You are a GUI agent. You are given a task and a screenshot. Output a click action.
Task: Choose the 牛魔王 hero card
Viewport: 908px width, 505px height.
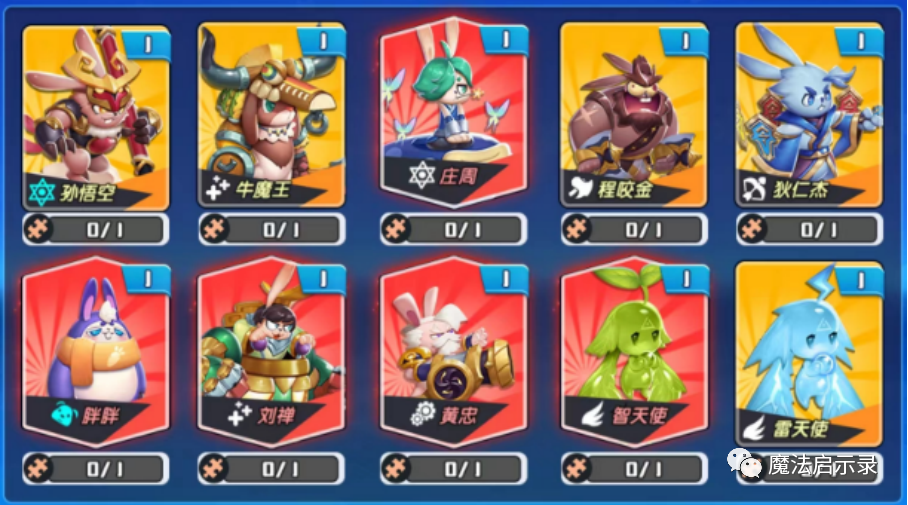pyautogui.click(x=272, y=115)
